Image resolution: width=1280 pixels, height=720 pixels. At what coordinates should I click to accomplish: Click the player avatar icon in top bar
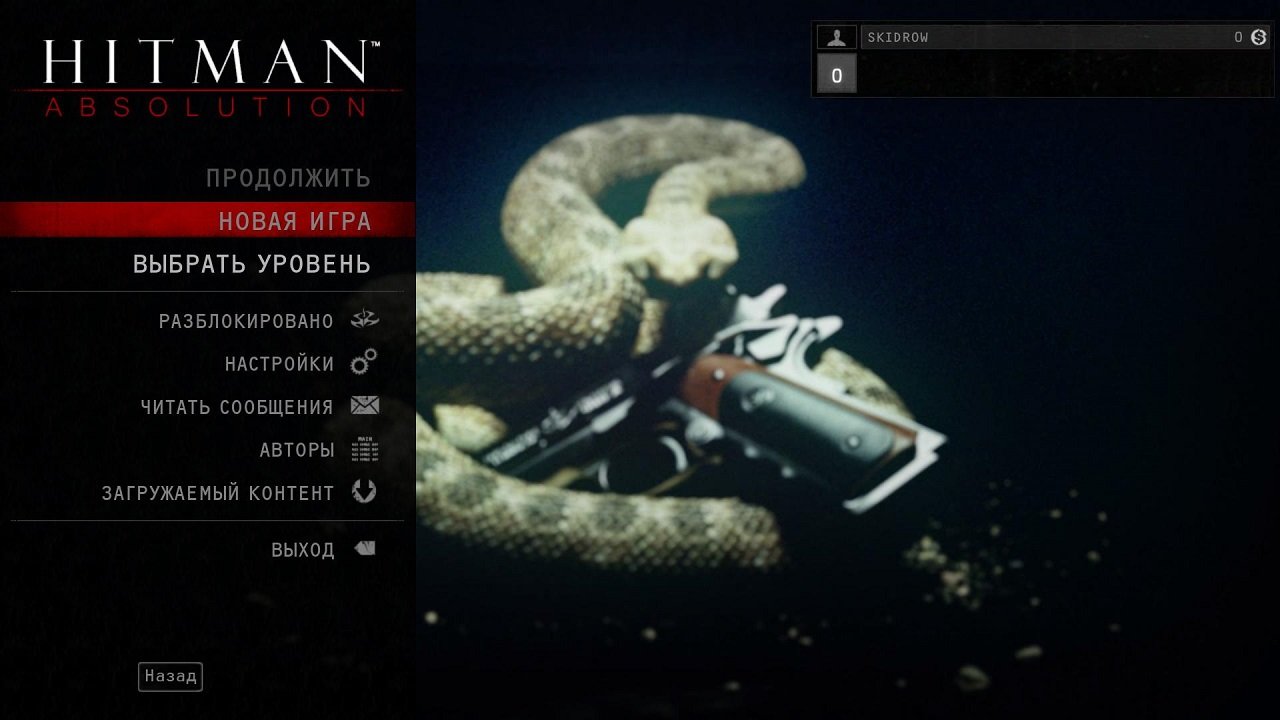[x=835, y=37]
